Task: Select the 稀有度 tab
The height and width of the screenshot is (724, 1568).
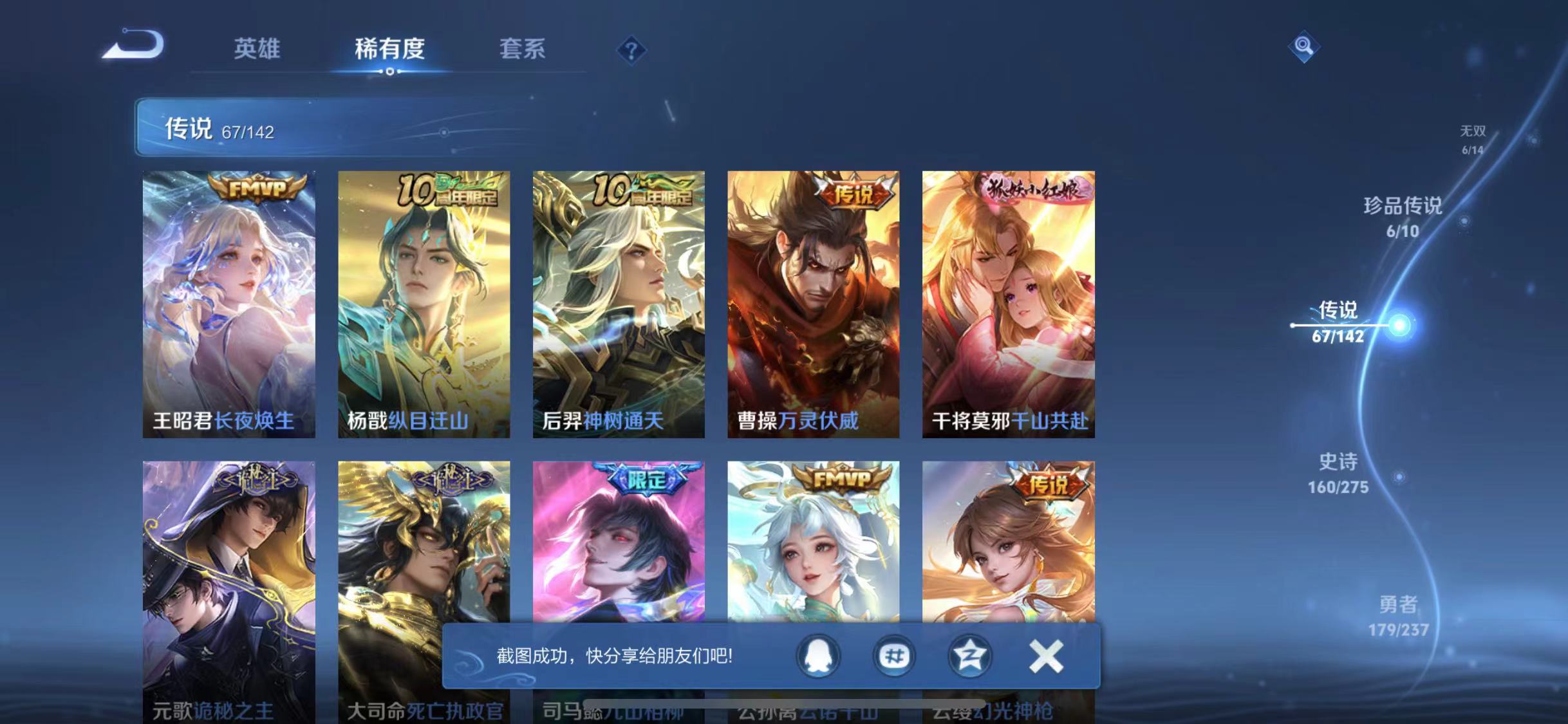Action: point(391,50)
